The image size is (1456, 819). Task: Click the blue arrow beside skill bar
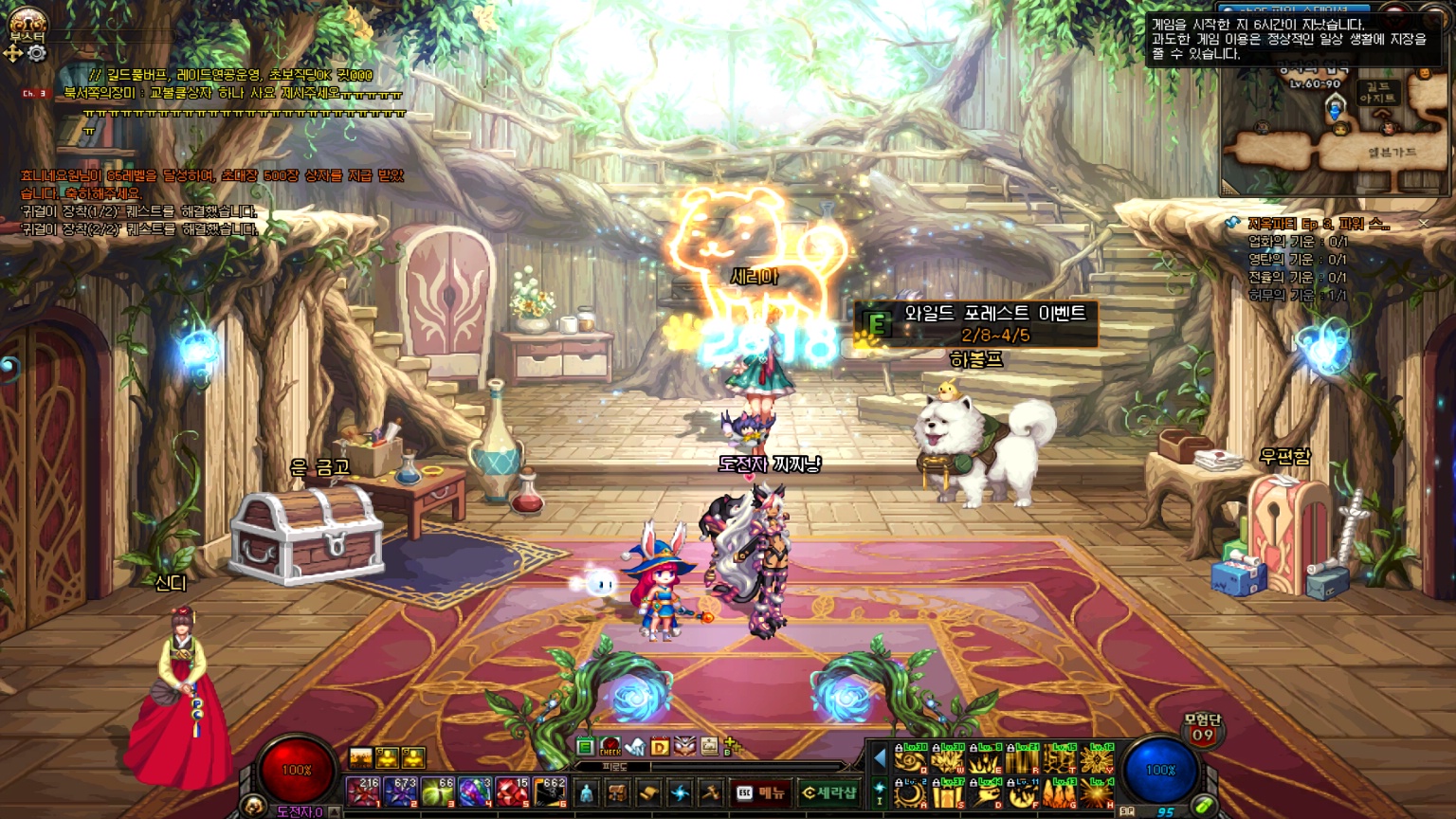tap(880, 758)
